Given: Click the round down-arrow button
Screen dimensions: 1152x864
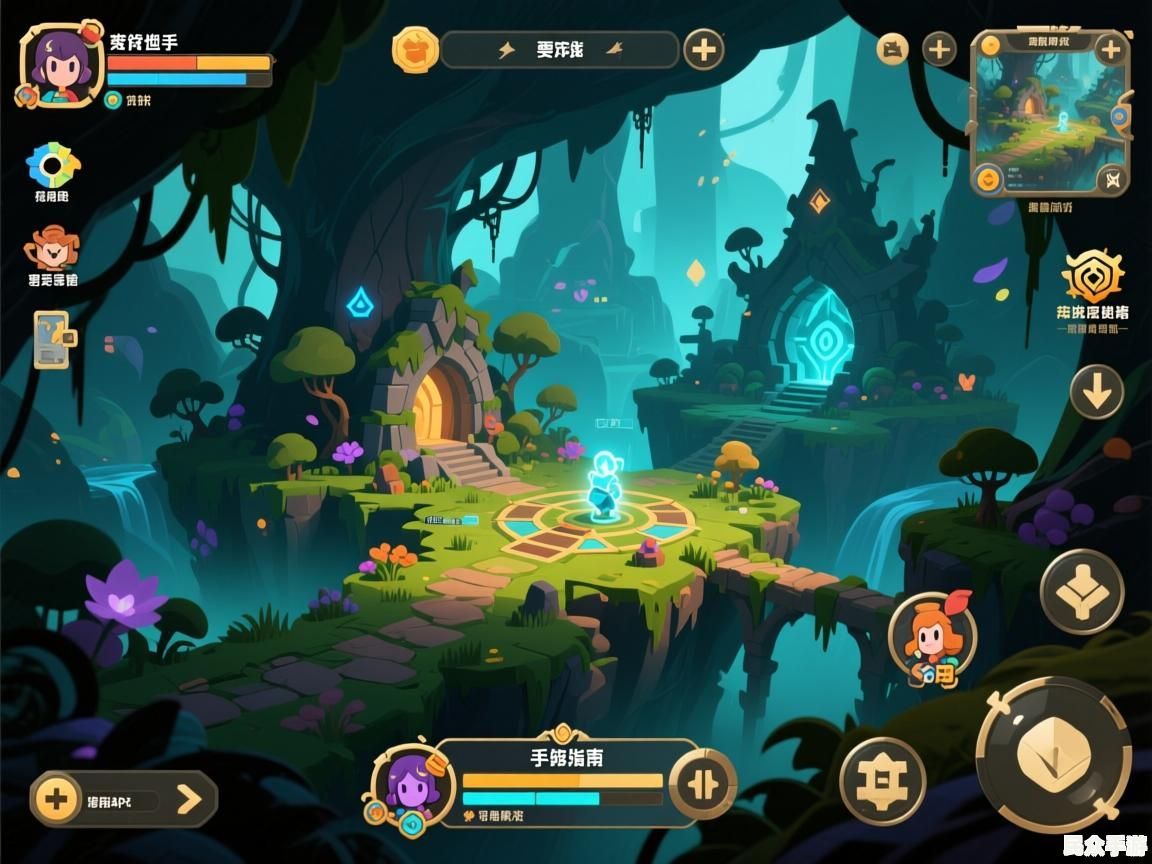Looking at the screenshot, I should point(1097,392).
